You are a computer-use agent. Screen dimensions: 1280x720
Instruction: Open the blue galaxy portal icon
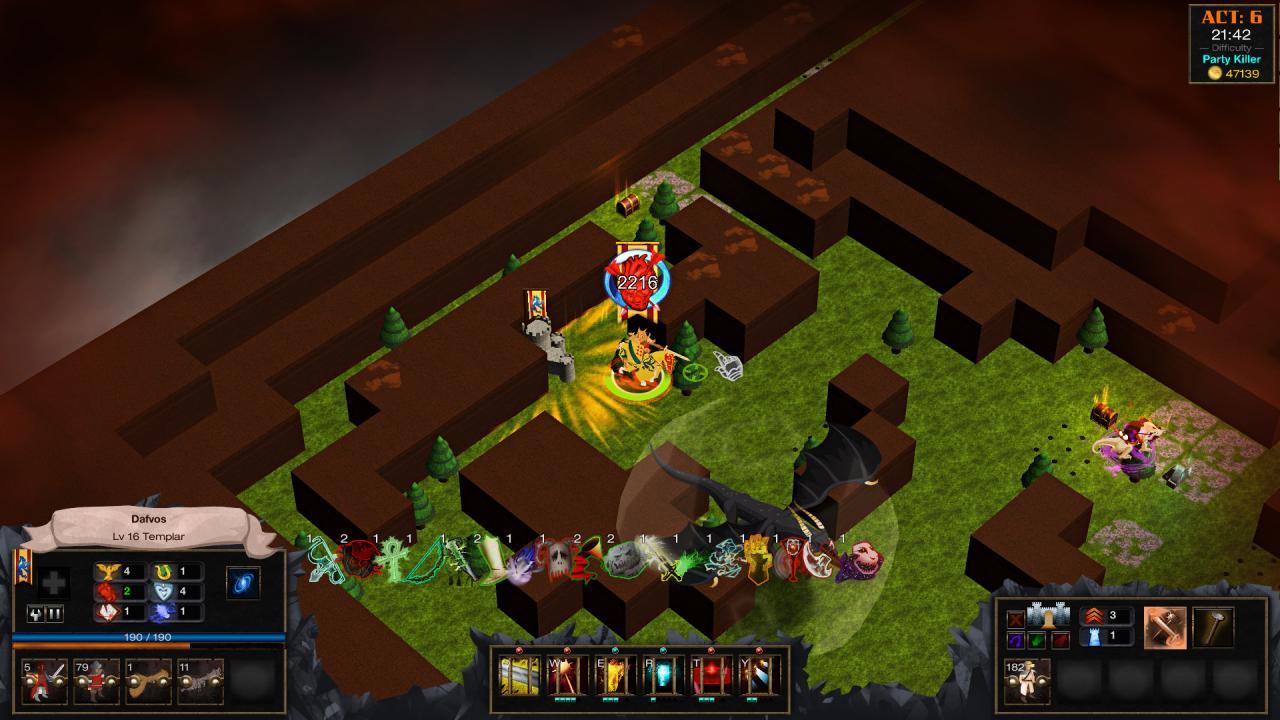tap(243, 583)
